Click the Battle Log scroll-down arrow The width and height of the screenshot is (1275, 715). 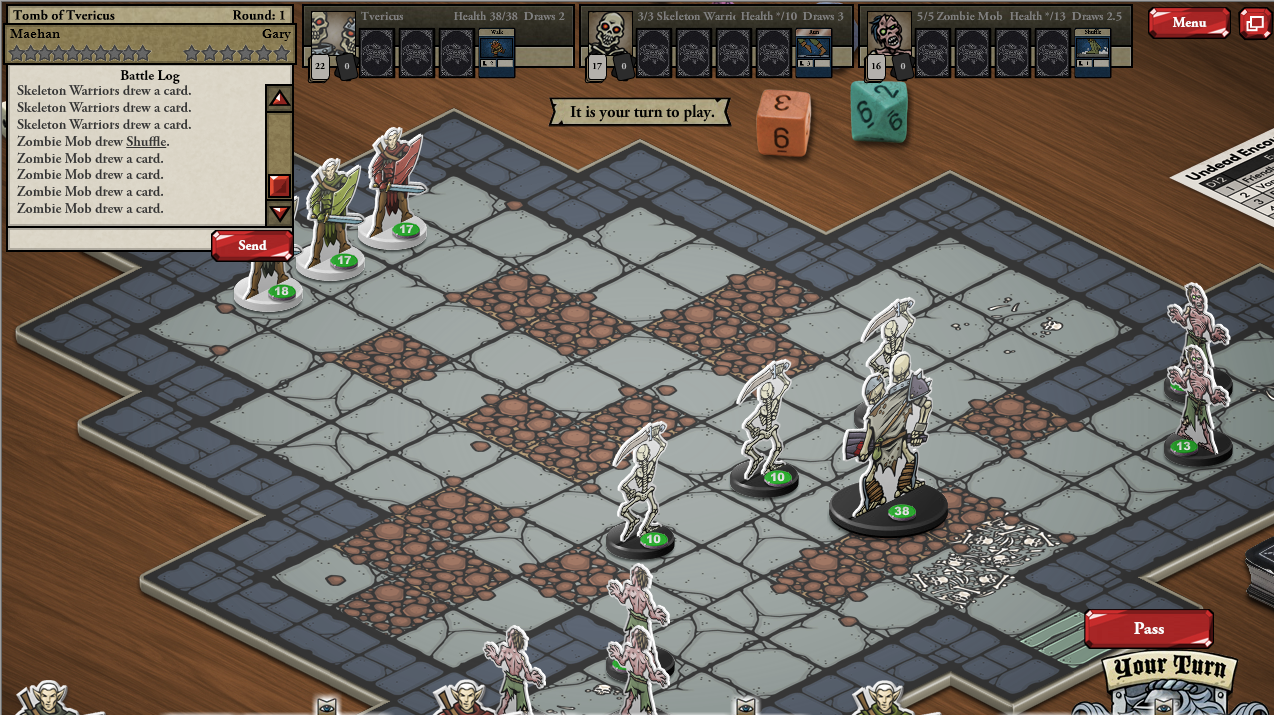280,212
